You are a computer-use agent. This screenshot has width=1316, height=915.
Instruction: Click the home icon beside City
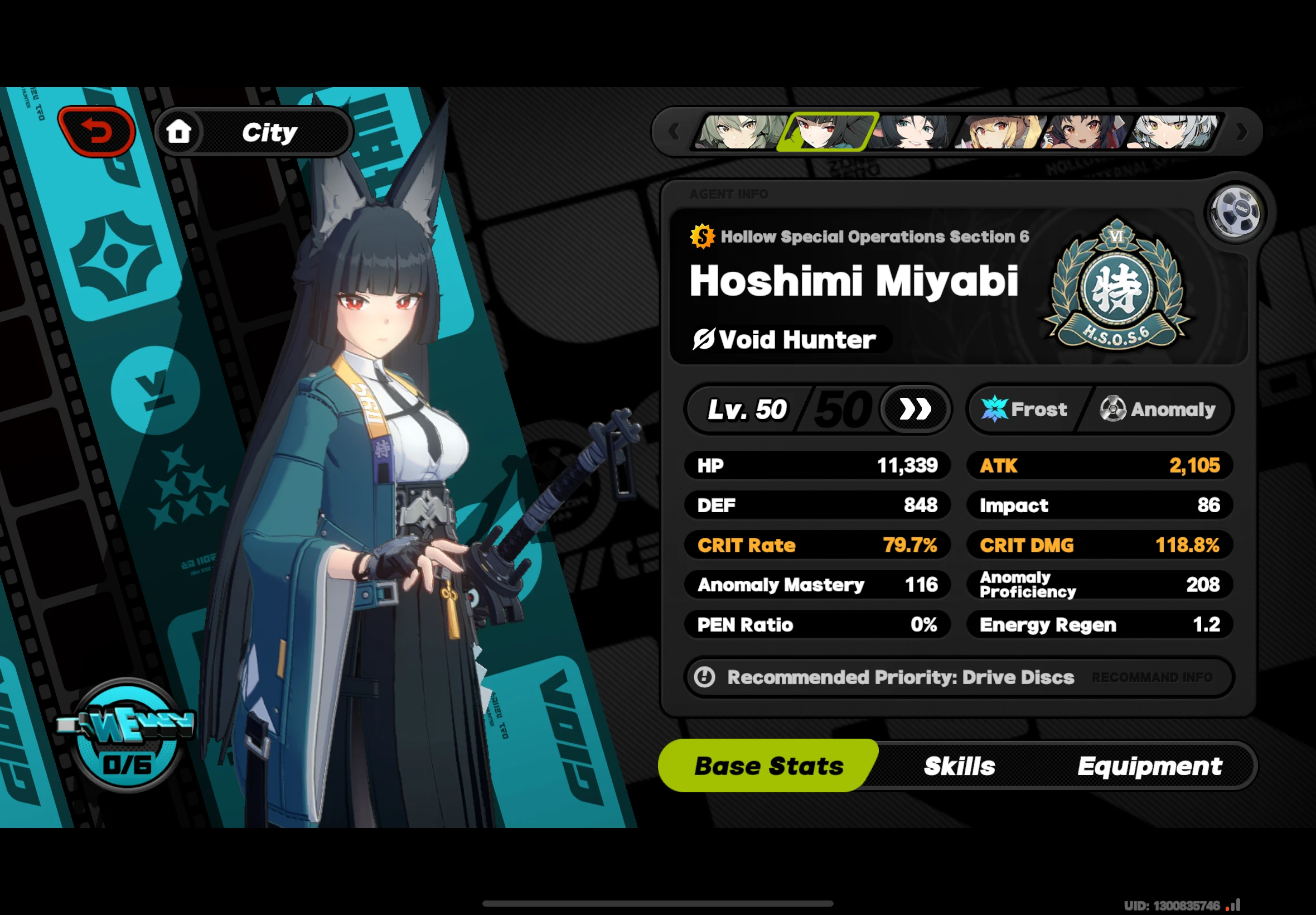[x=181, y=131]
